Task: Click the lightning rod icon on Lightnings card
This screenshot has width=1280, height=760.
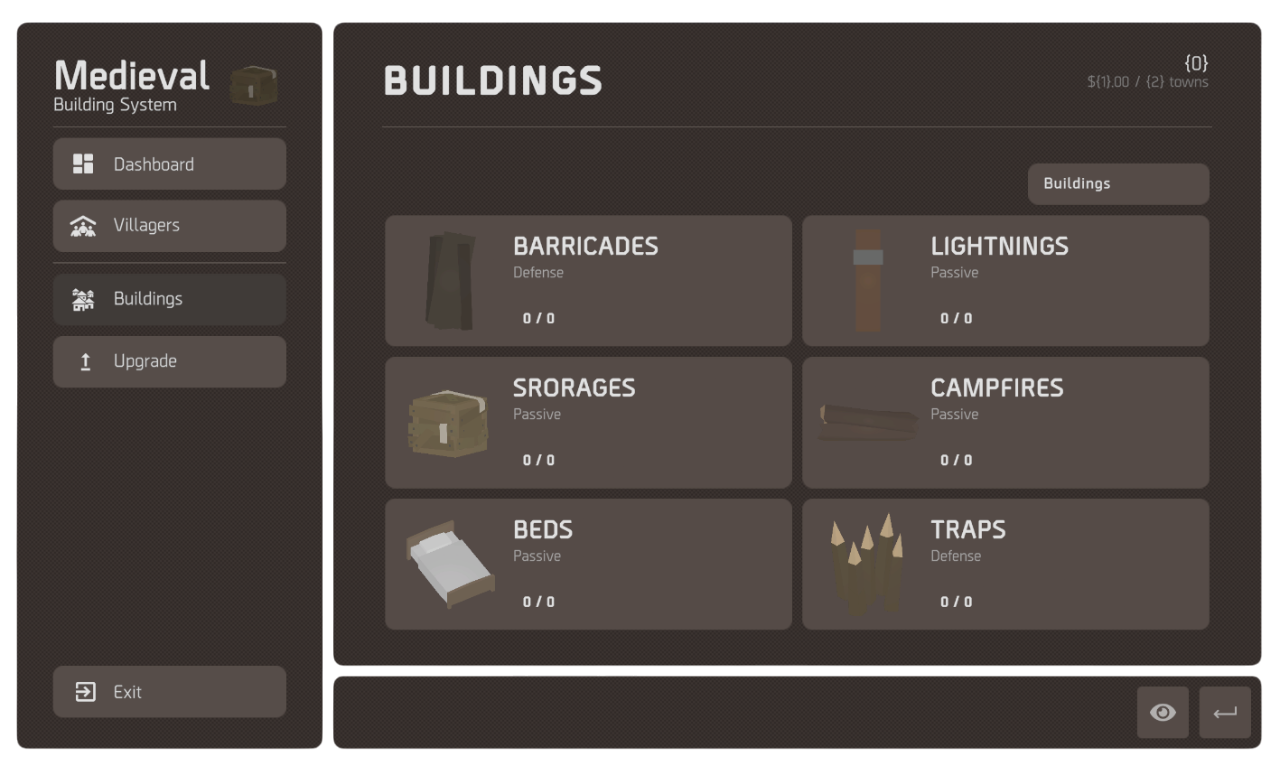Action: coord(866,280)
